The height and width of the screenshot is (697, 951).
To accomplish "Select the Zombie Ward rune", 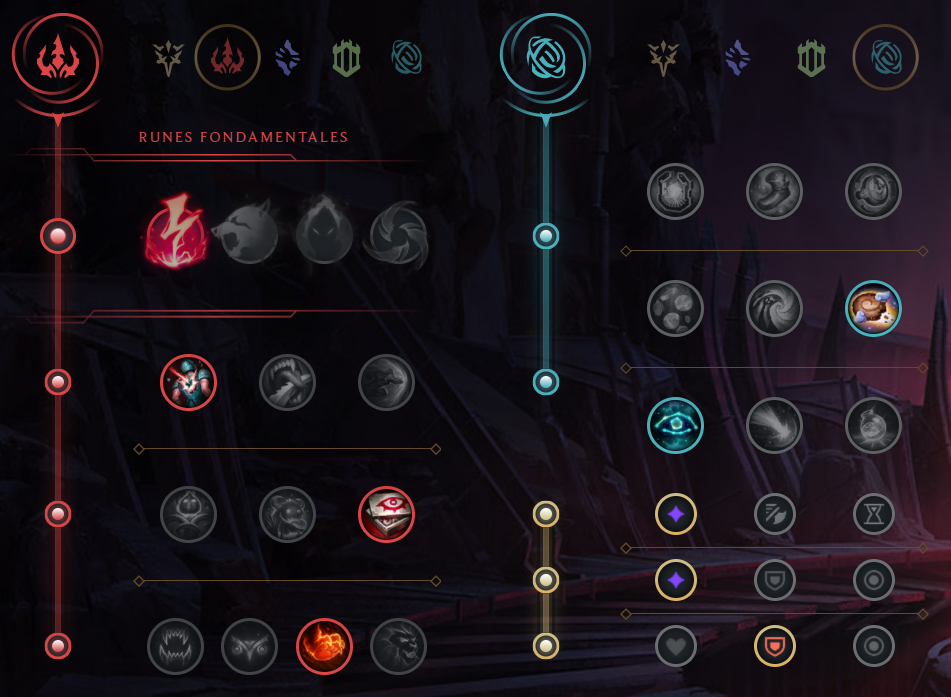I will coord(188,514).
